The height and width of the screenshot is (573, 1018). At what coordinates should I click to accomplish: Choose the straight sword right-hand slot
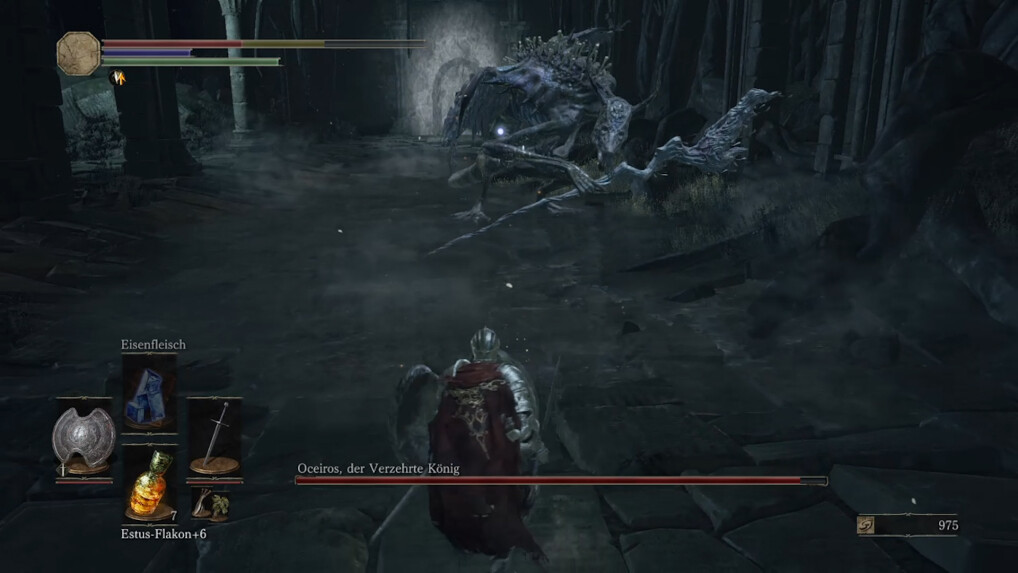coord(213,436)
